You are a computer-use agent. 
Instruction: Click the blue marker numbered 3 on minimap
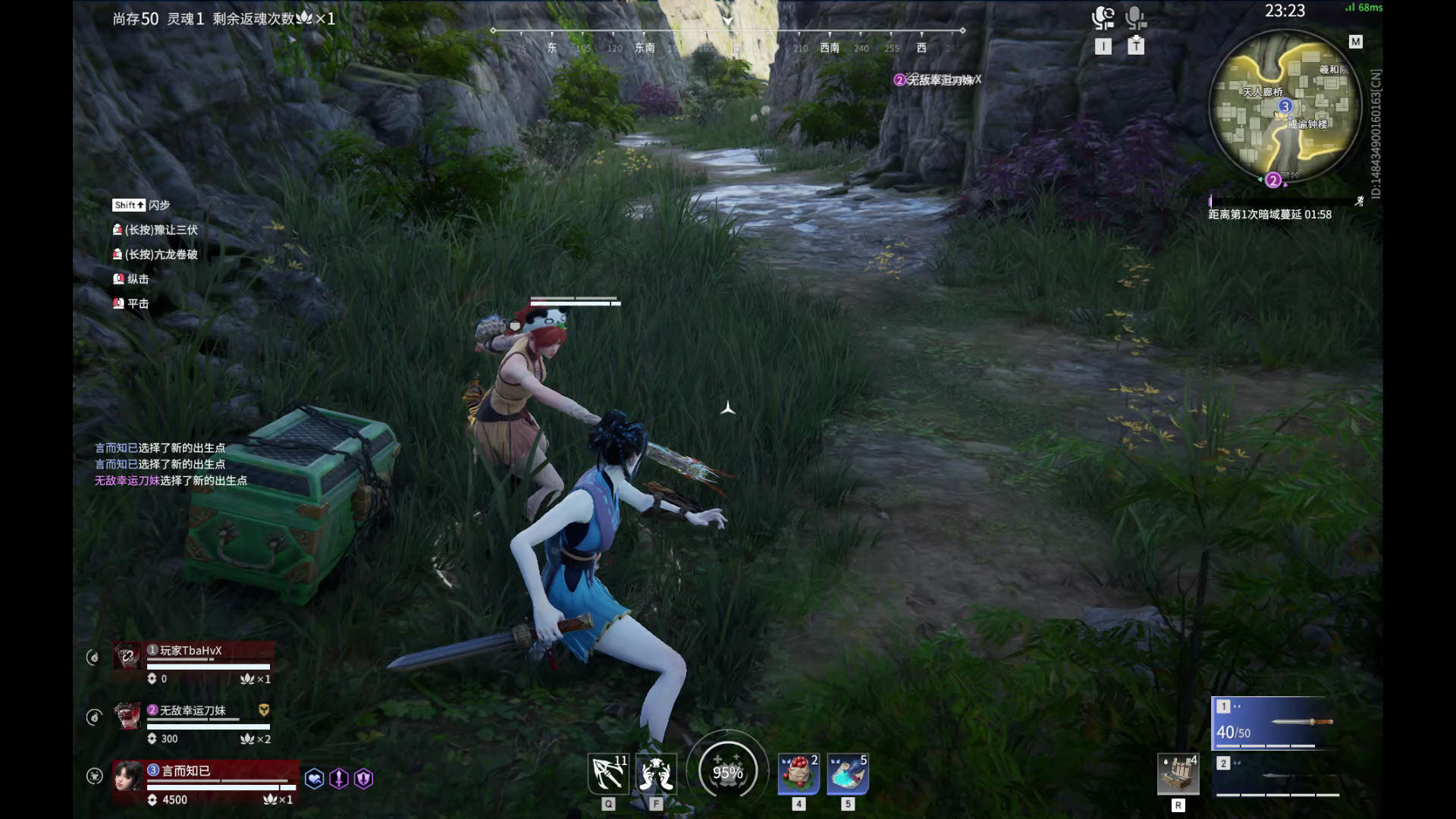(1285, 106)
